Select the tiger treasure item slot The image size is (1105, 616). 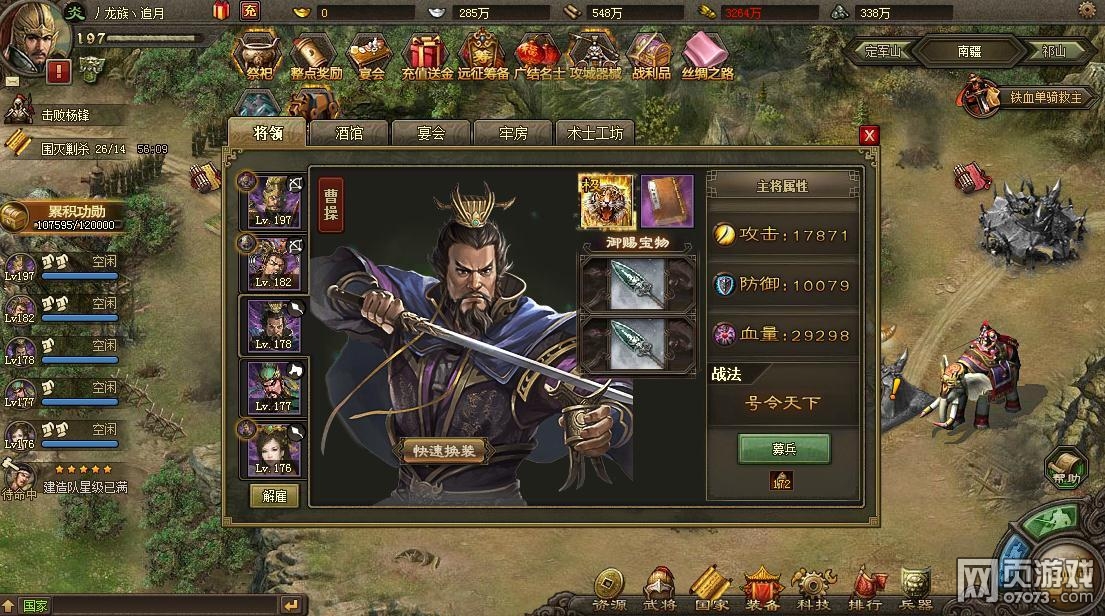[x=605, y=200]
